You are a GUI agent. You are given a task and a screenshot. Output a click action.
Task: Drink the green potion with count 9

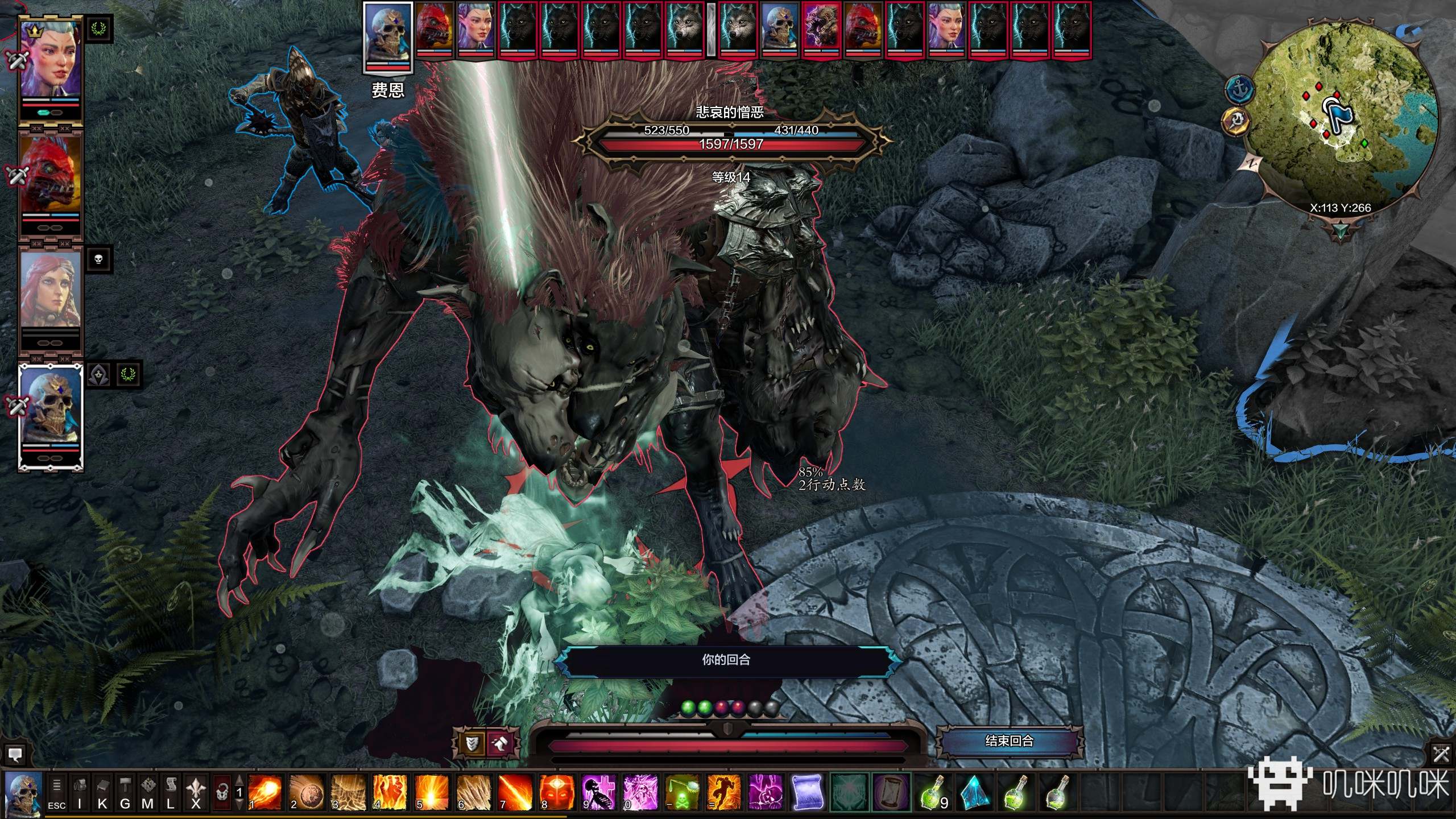933,792
